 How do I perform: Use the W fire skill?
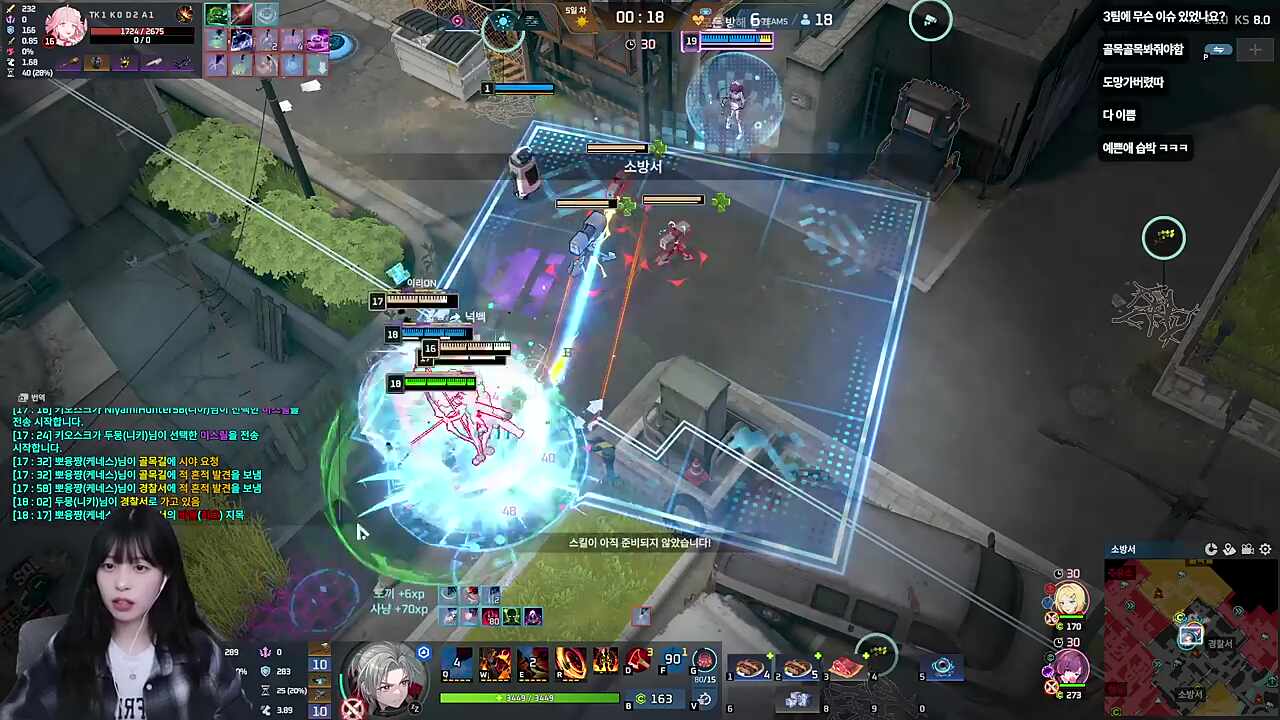[x=495, y=662]
